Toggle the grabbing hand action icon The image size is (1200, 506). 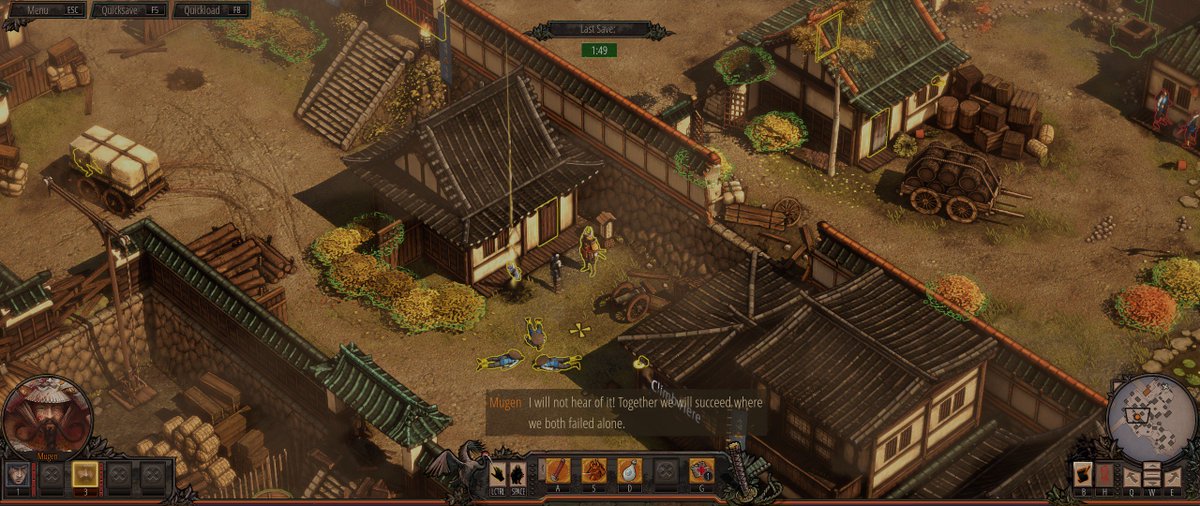(x=498, y=472)
